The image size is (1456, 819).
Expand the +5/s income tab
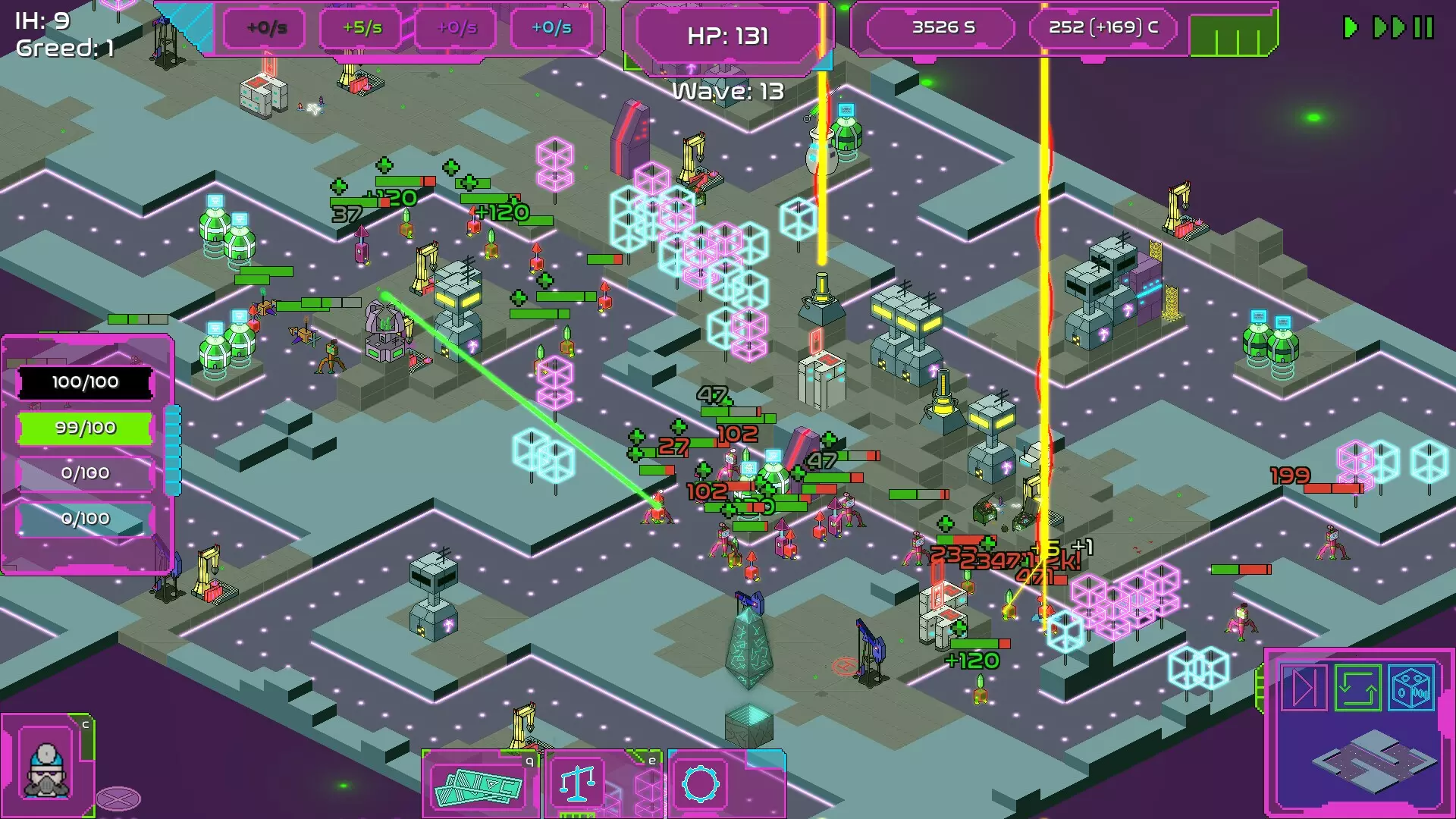362,28
